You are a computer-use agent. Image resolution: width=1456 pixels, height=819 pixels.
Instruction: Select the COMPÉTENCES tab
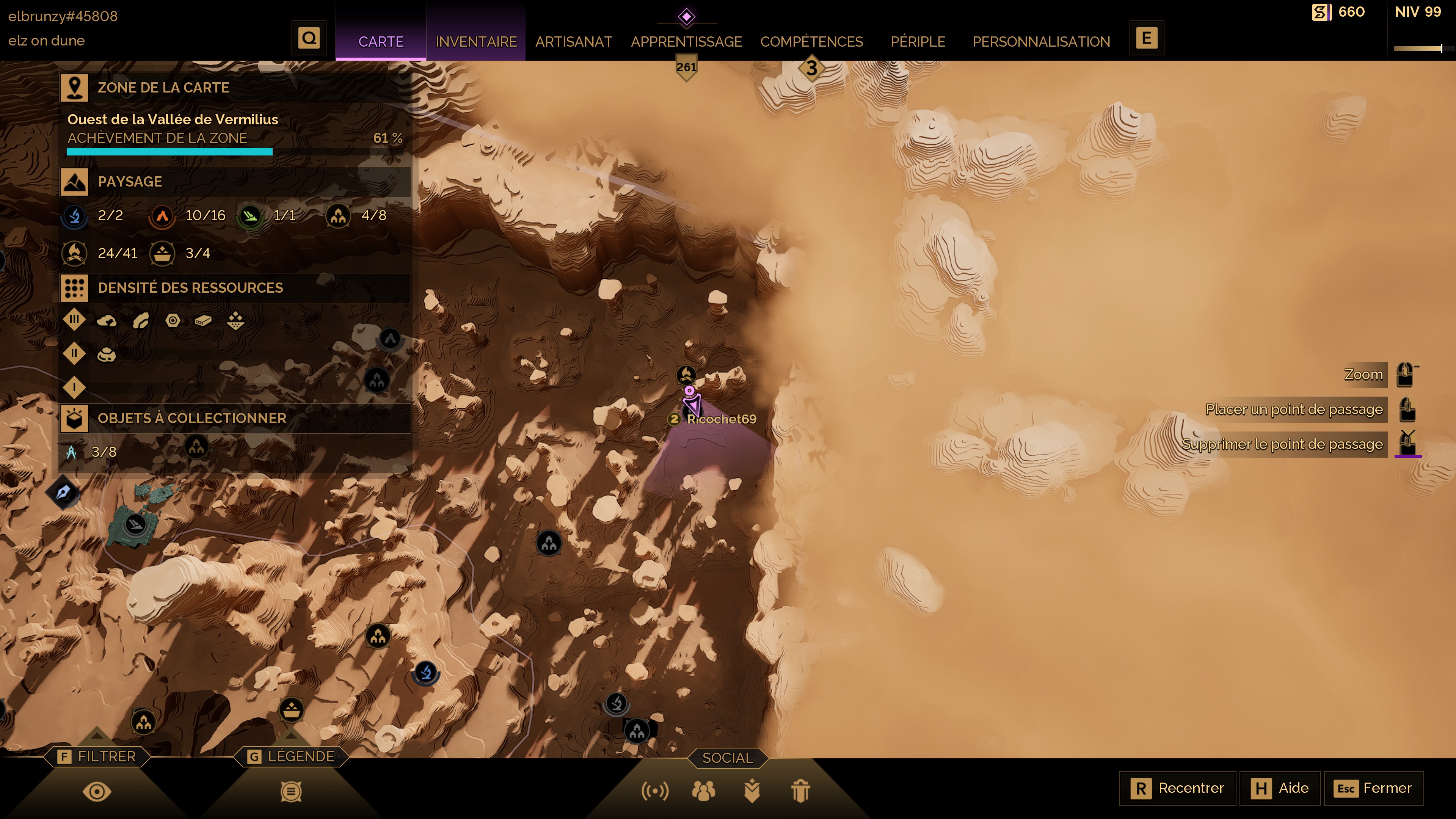811,41
